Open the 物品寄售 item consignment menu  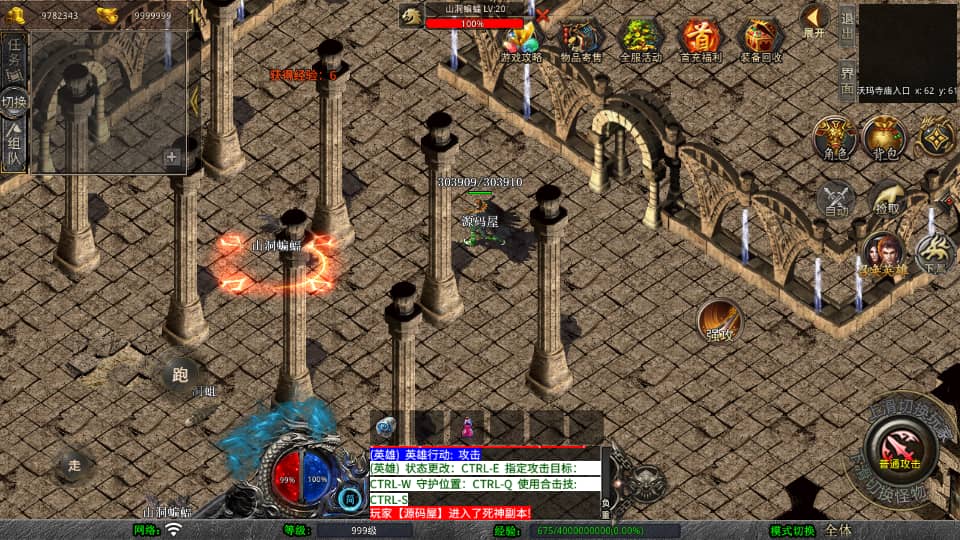(x=581, y=40)
